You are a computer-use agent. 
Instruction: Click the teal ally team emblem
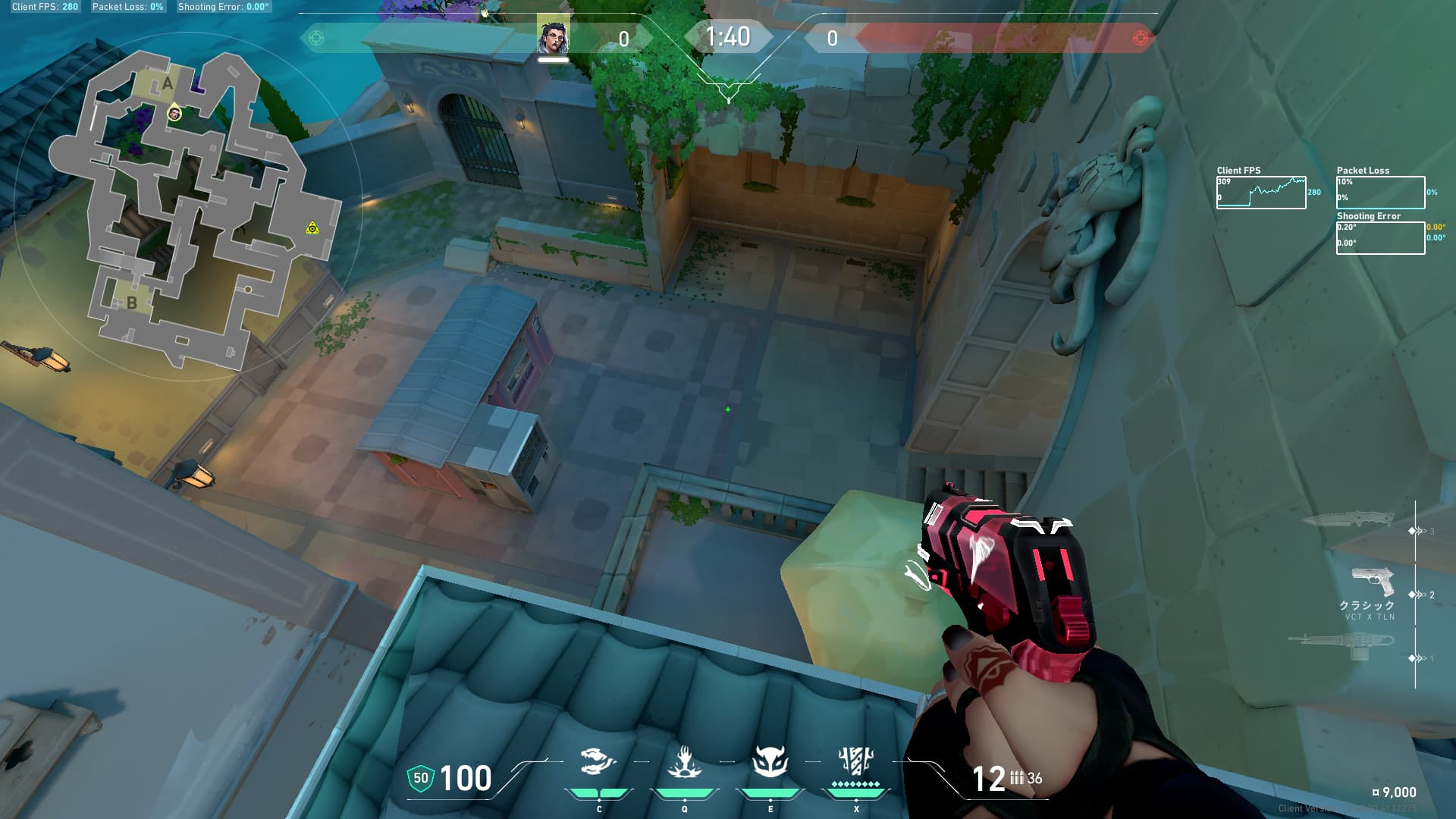(316, 38)
